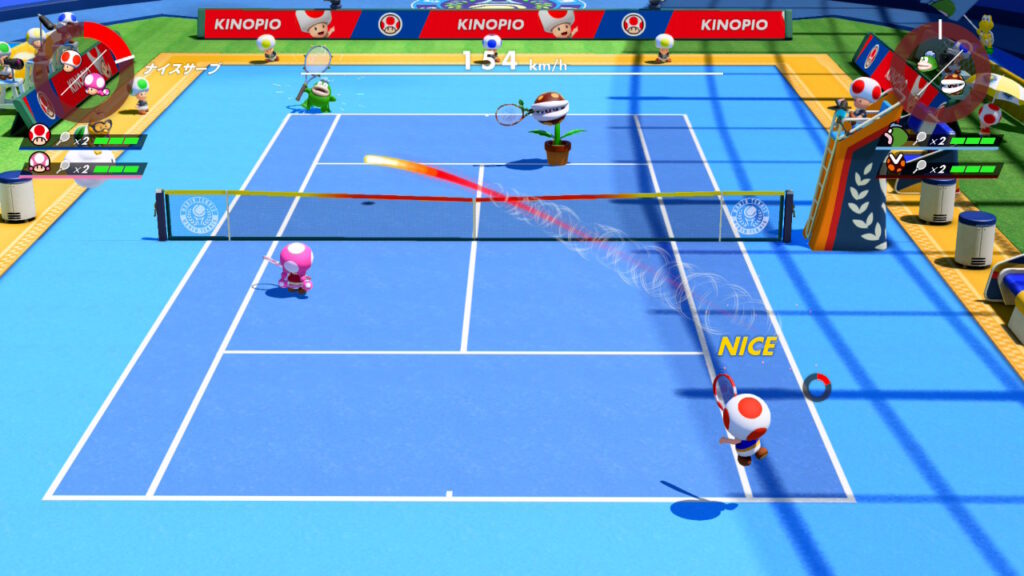Select Toadette's portrait in the racket status row

(x=39, y=161)
